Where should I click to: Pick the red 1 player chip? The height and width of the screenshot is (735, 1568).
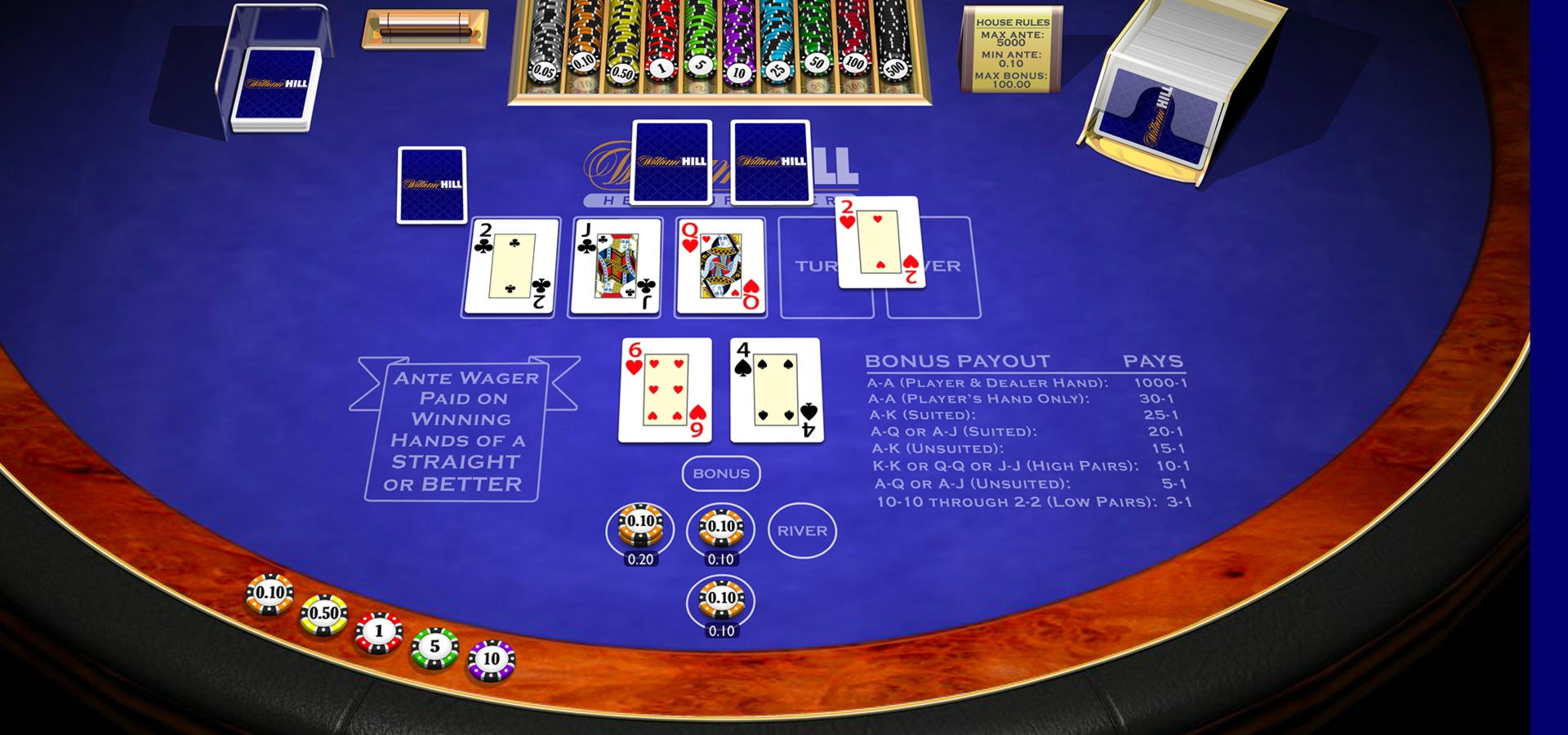pyautogui.click(x=378, y=632)
